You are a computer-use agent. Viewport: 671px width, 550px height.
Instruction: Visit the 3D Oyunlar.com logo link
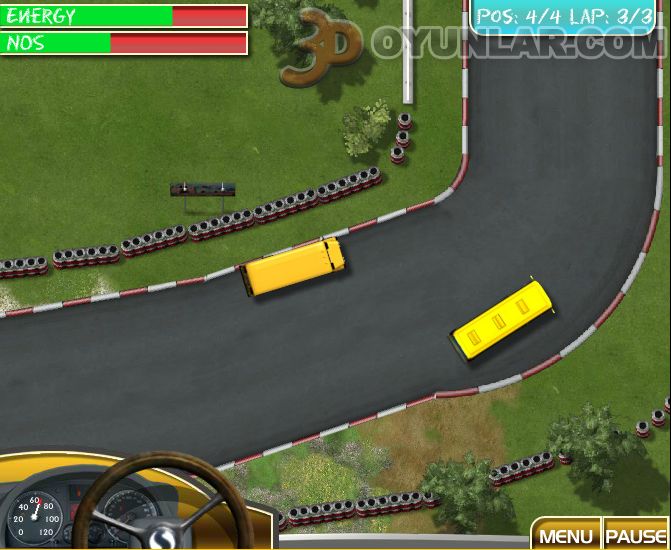pos(470,45)
